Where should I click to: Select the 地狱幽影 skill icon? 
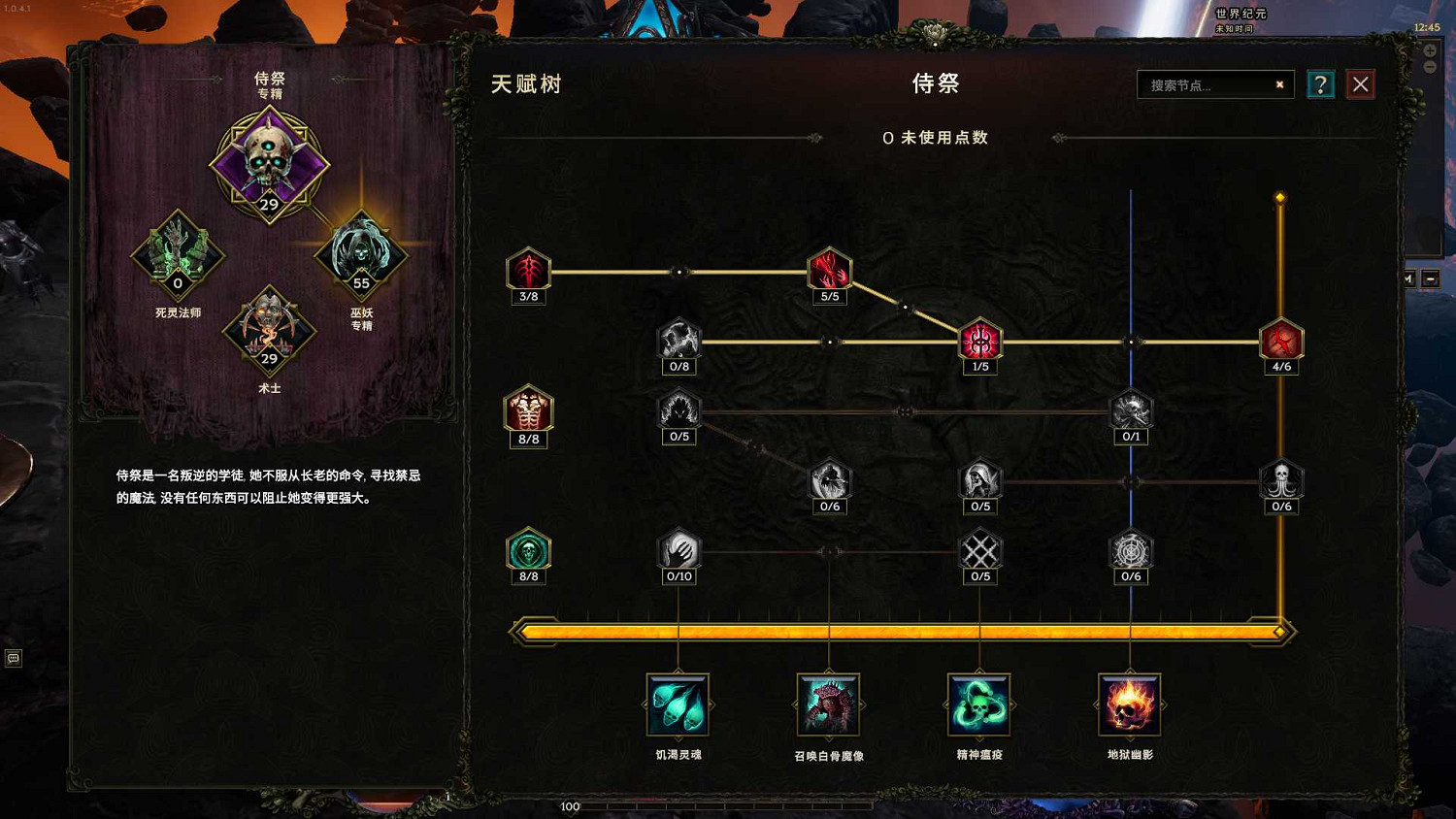point(1130,705)
